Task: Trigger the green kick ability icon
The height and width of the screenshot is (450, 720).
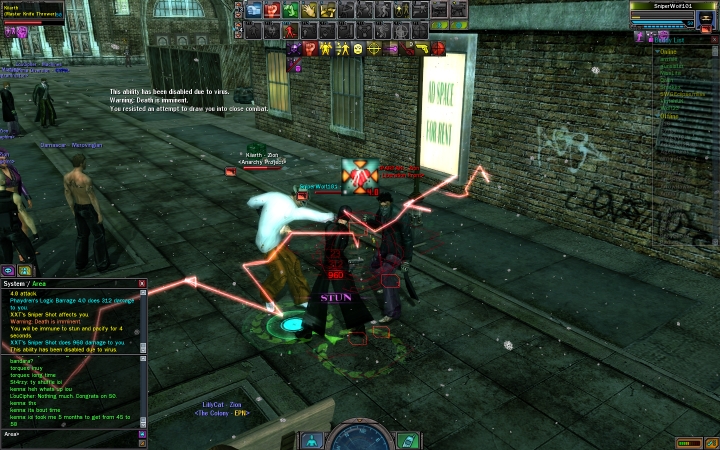Action: pos(290,10)
